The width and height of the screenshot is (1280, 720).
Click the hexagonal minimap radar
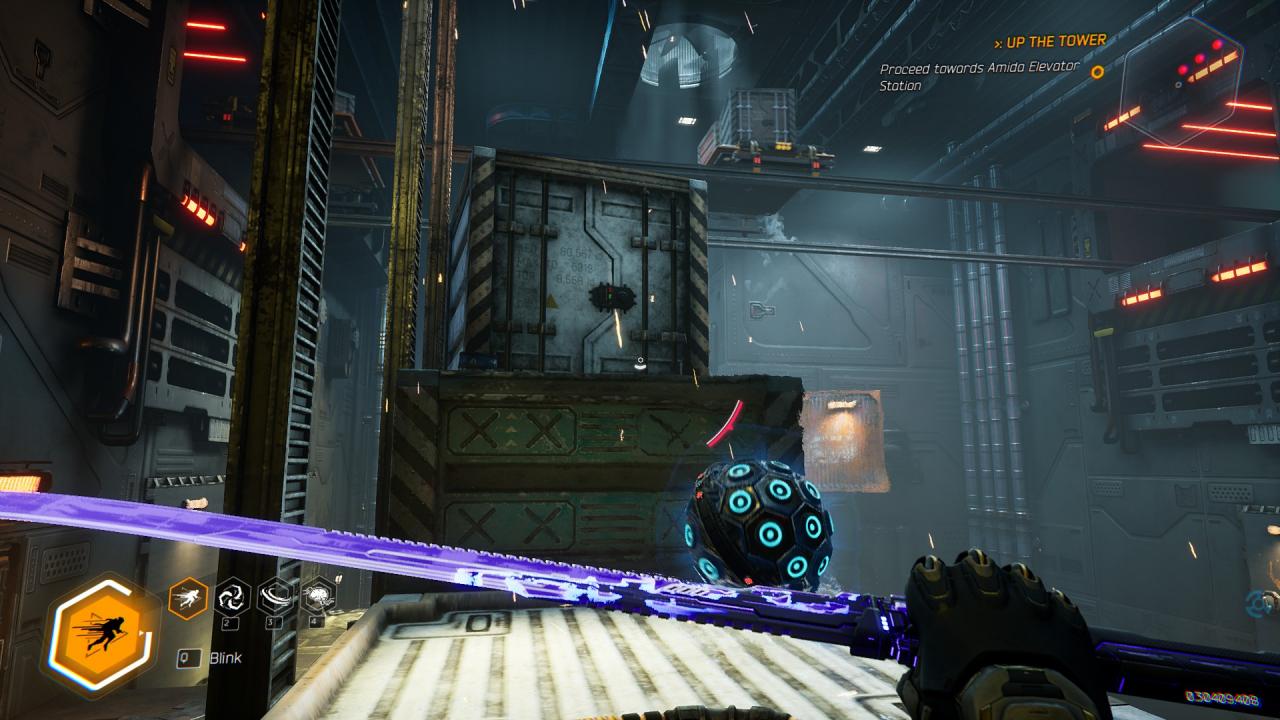1180,82
